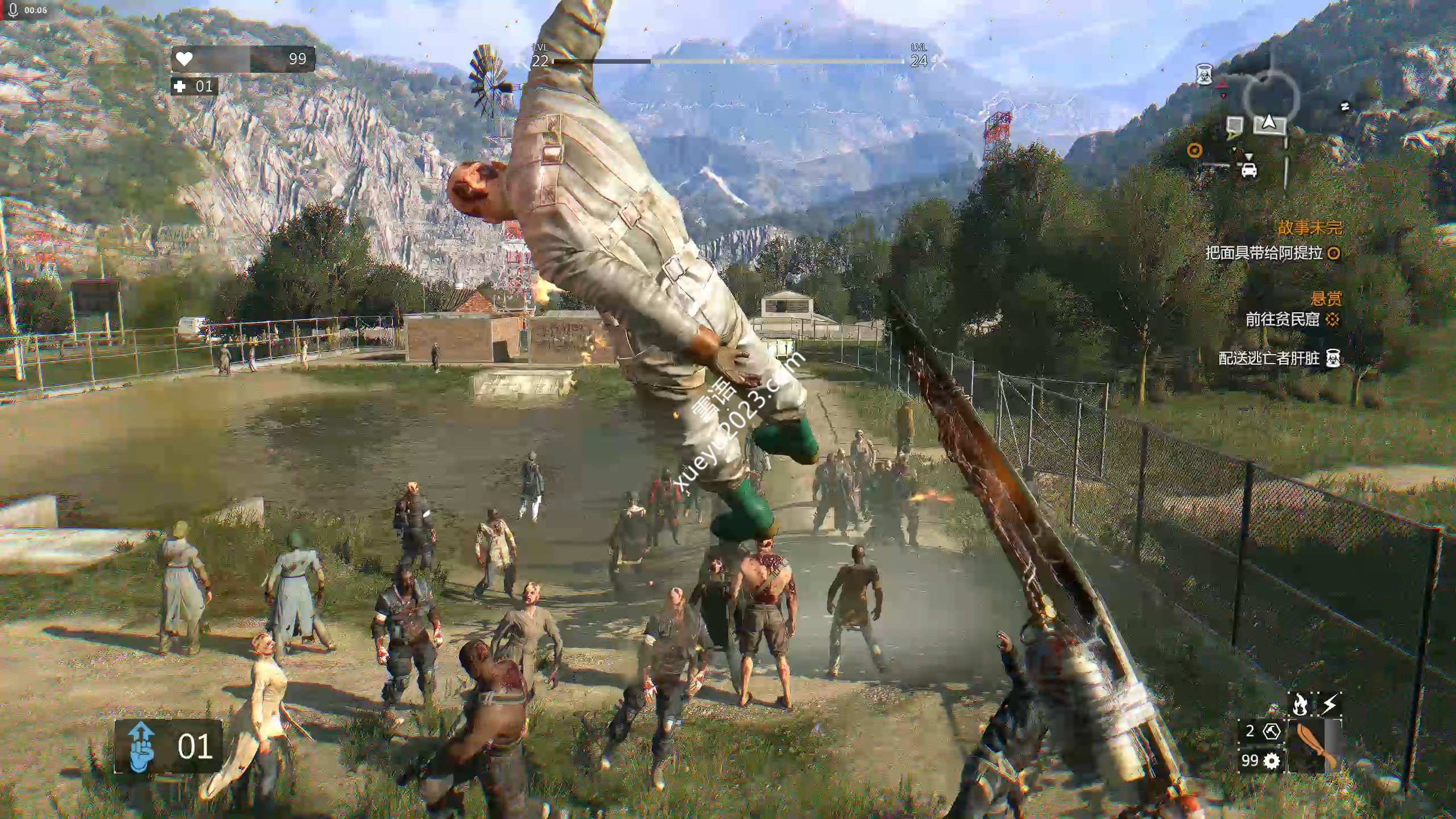Click the fire element icon above the weapon
The width and height of the screenshot is (1456, 819).
(1300, 705)
